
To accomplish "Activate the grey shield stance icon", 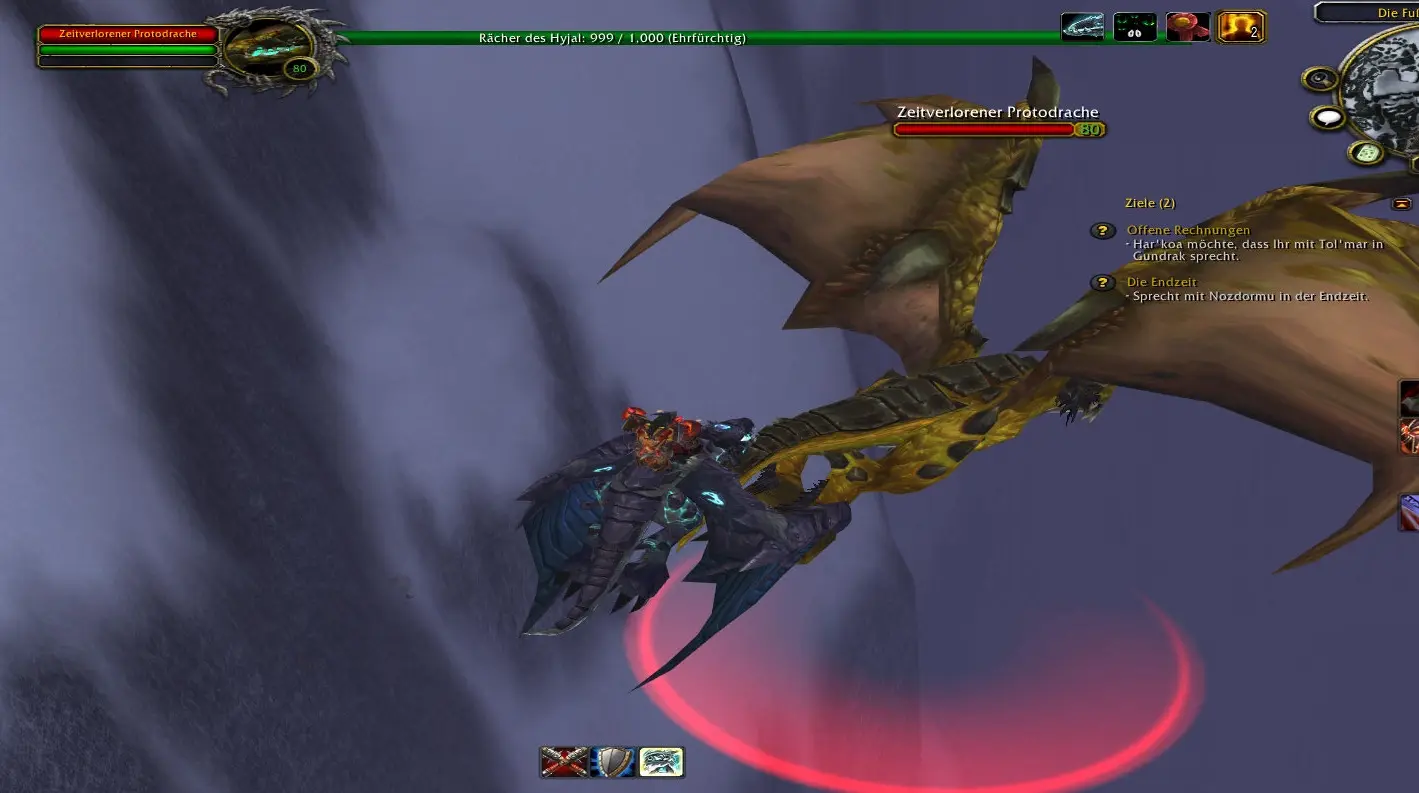I will click(612, 762).
